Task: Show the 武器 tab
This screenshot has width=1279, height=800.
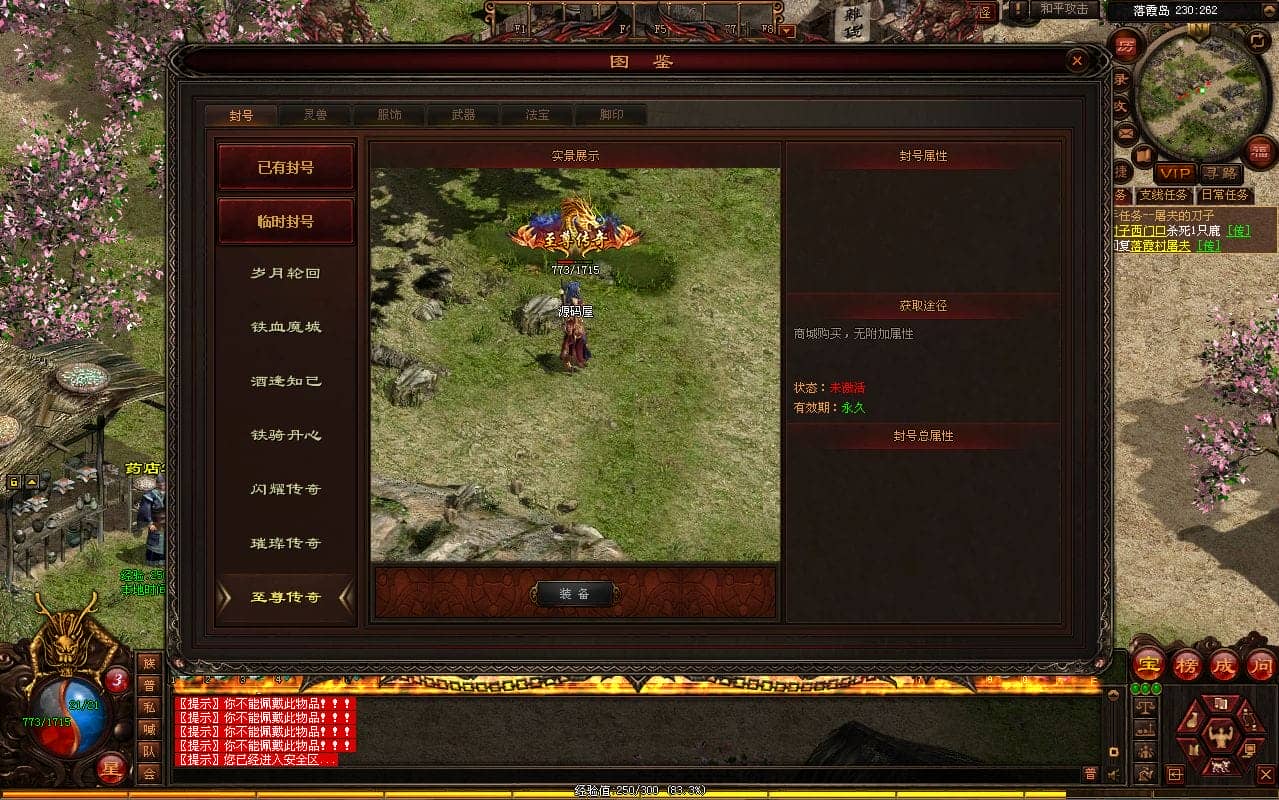Action: click(x=463, y=115)
